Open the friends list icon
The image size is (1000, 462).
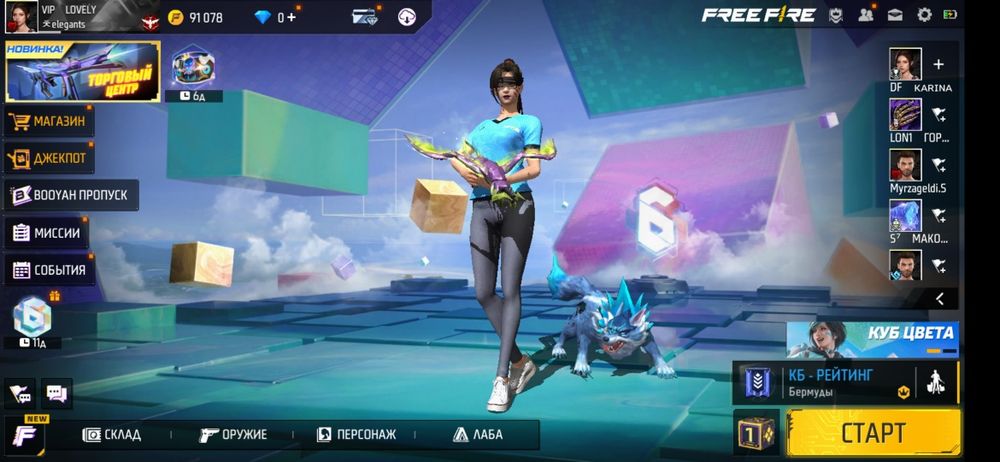point(866,15)
